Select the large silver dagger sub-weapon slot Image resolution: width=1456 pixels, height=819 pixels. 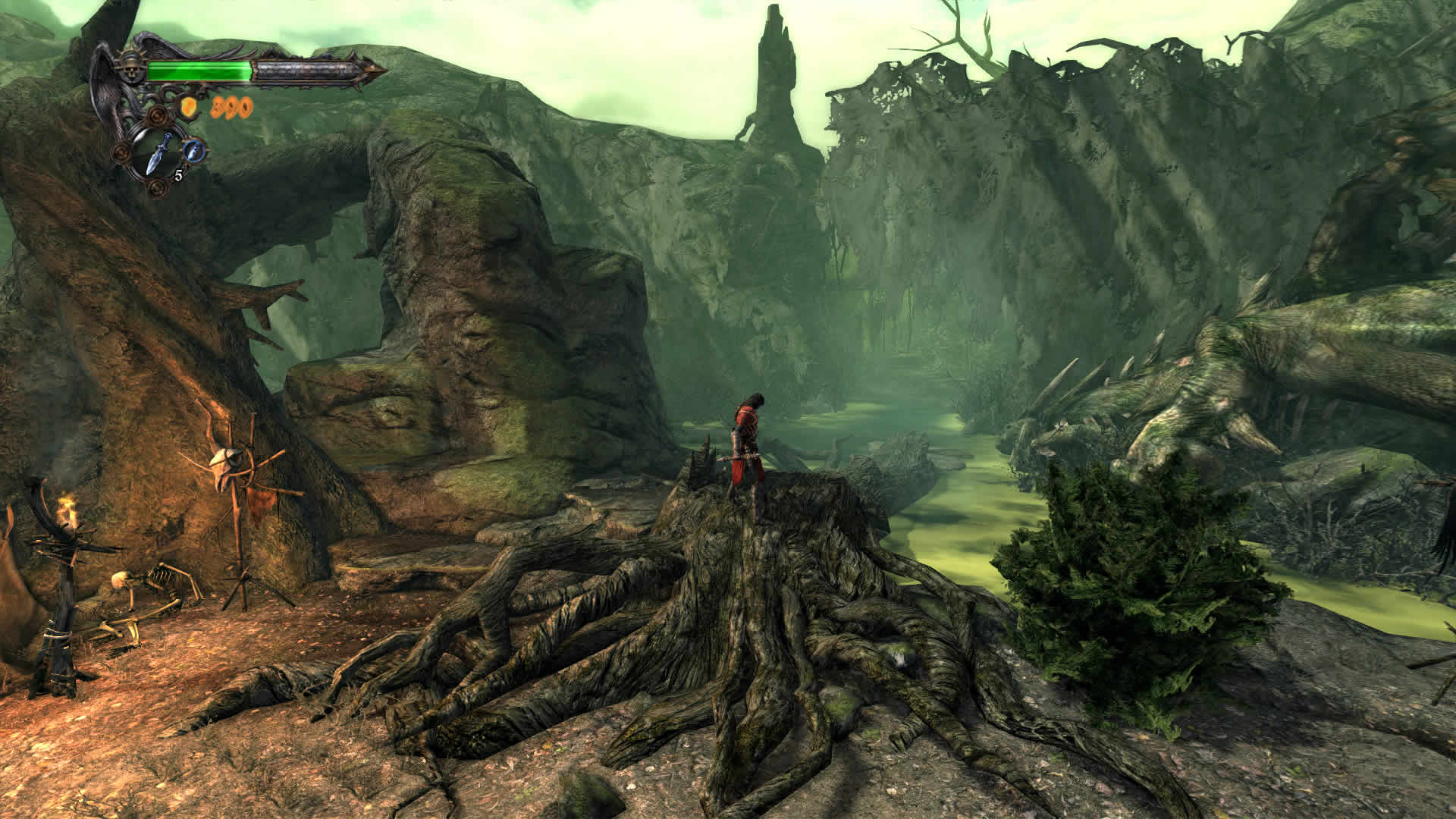[161, 155]
